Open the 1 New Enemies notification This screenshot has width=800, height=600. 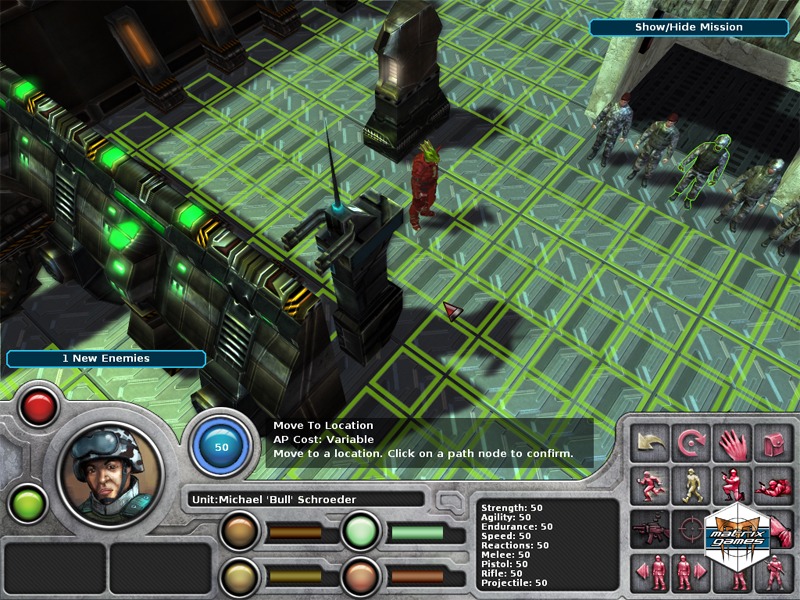pyautogui.click(x=105, y=358)
